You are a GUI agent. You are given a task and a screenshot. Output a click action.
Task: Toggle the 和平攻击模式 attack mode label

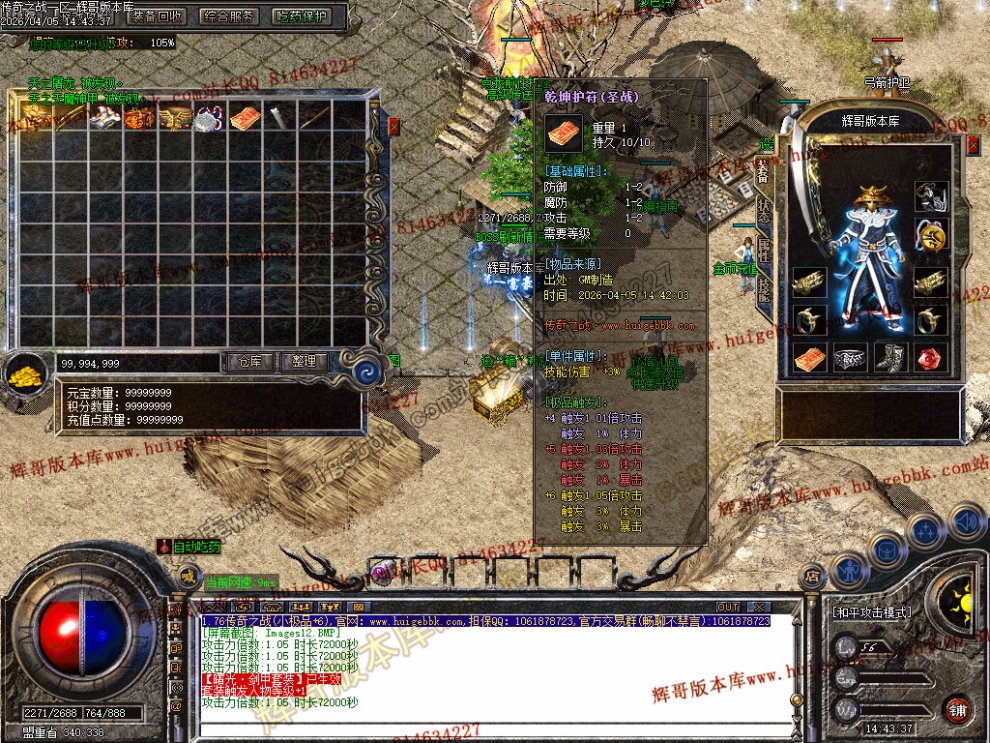point(872,610)
